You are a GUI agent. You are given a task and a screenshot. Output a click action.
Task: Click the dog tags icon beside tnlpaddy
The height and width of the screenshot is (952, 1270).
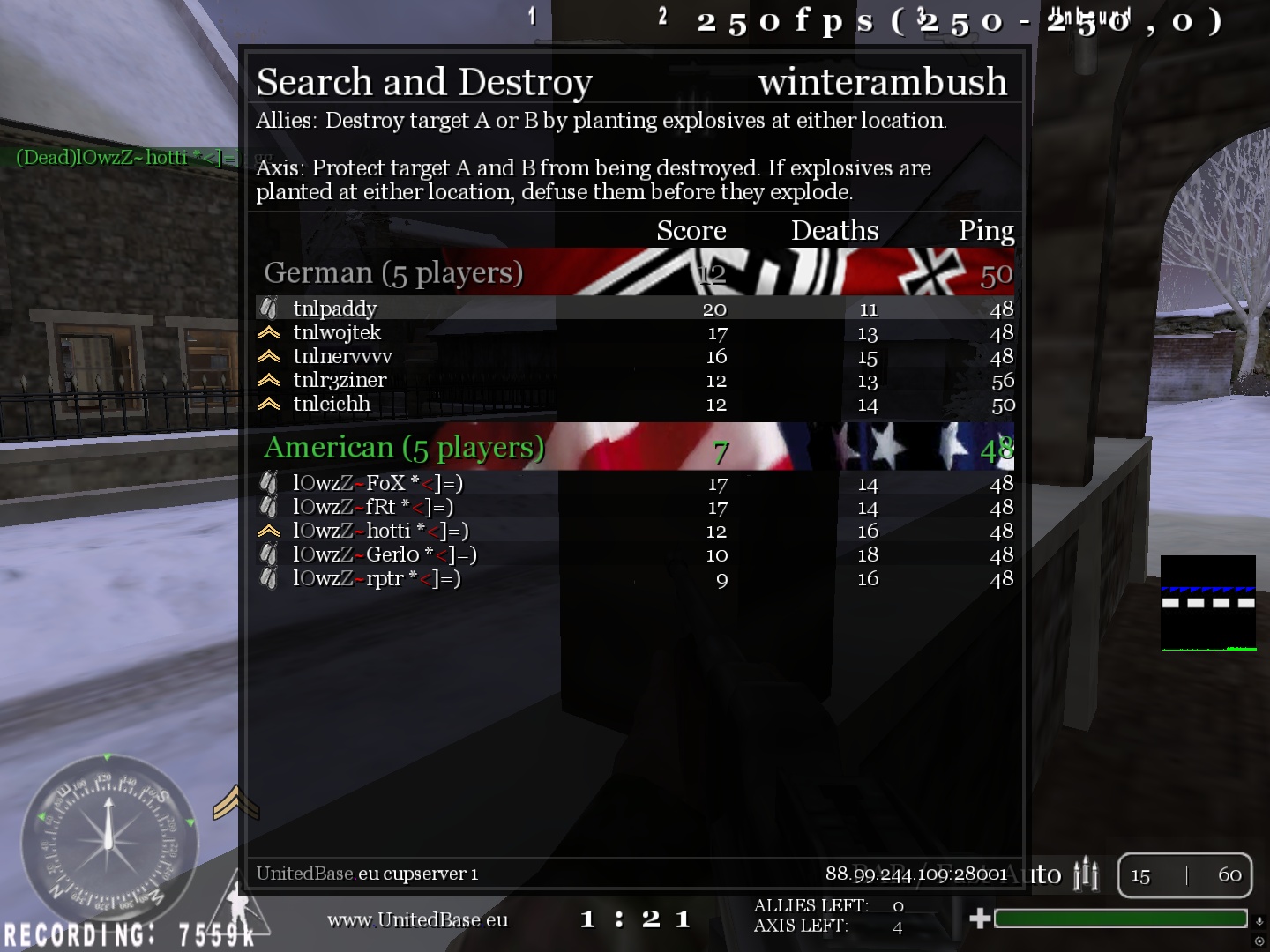tap(267, 309)
